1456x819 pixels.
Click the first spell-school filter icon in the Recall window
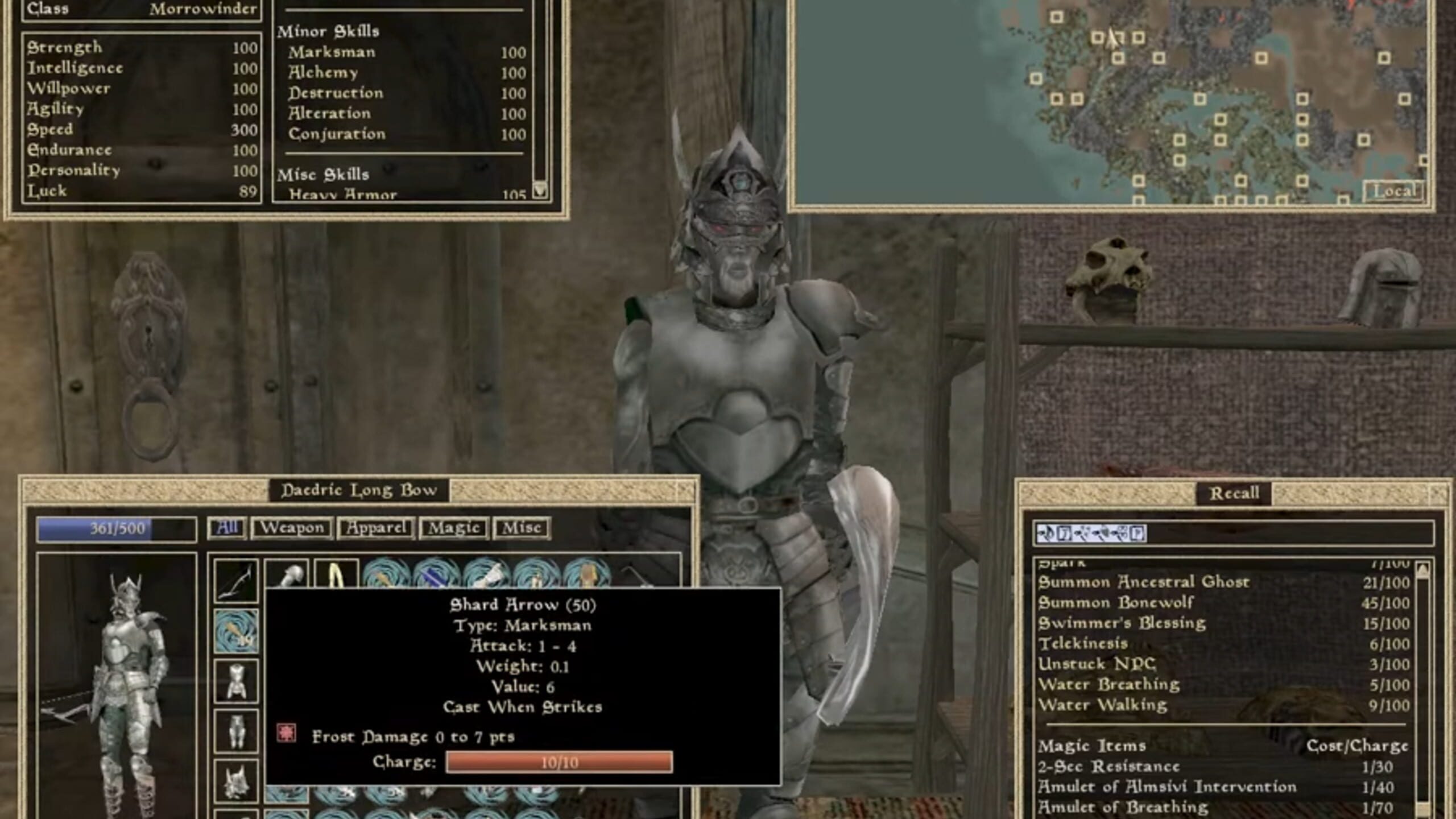click(1046, 535)
